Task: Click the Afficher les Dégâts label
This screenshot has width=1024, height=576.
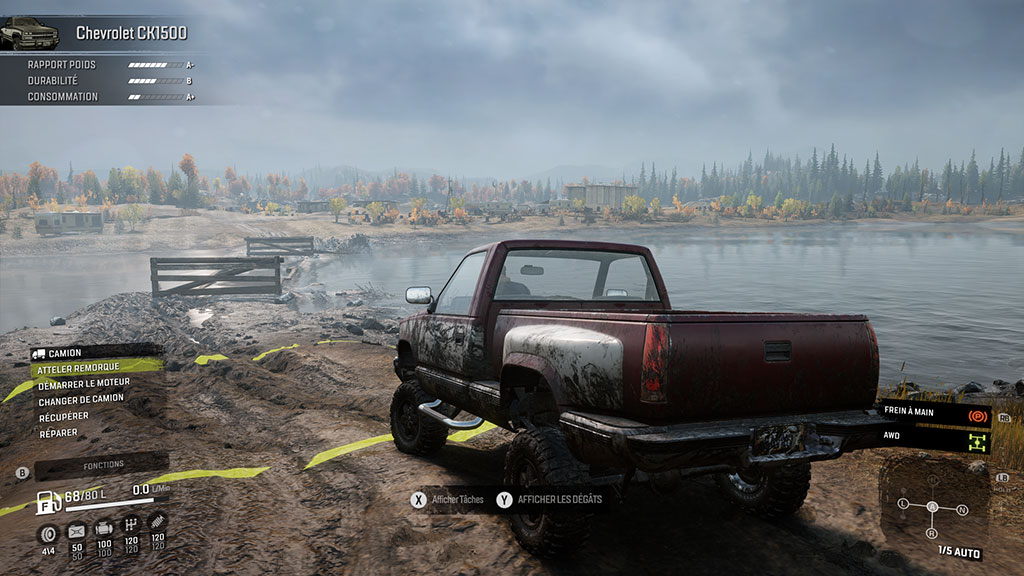Action: (x=559, y=499)
